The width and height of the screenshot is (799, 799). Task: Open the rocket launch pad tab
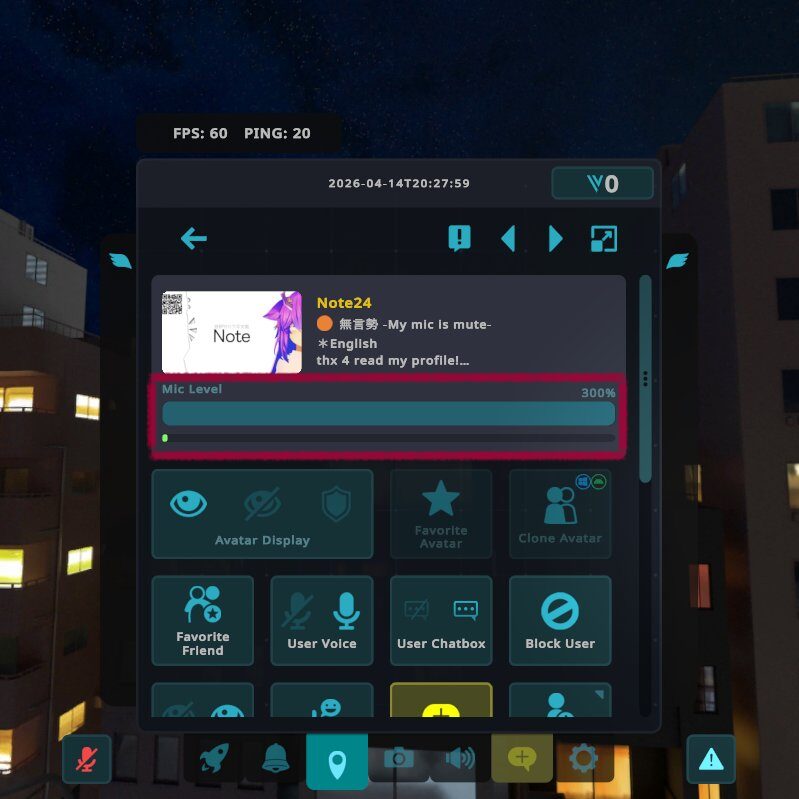click(x=214, y=759)
